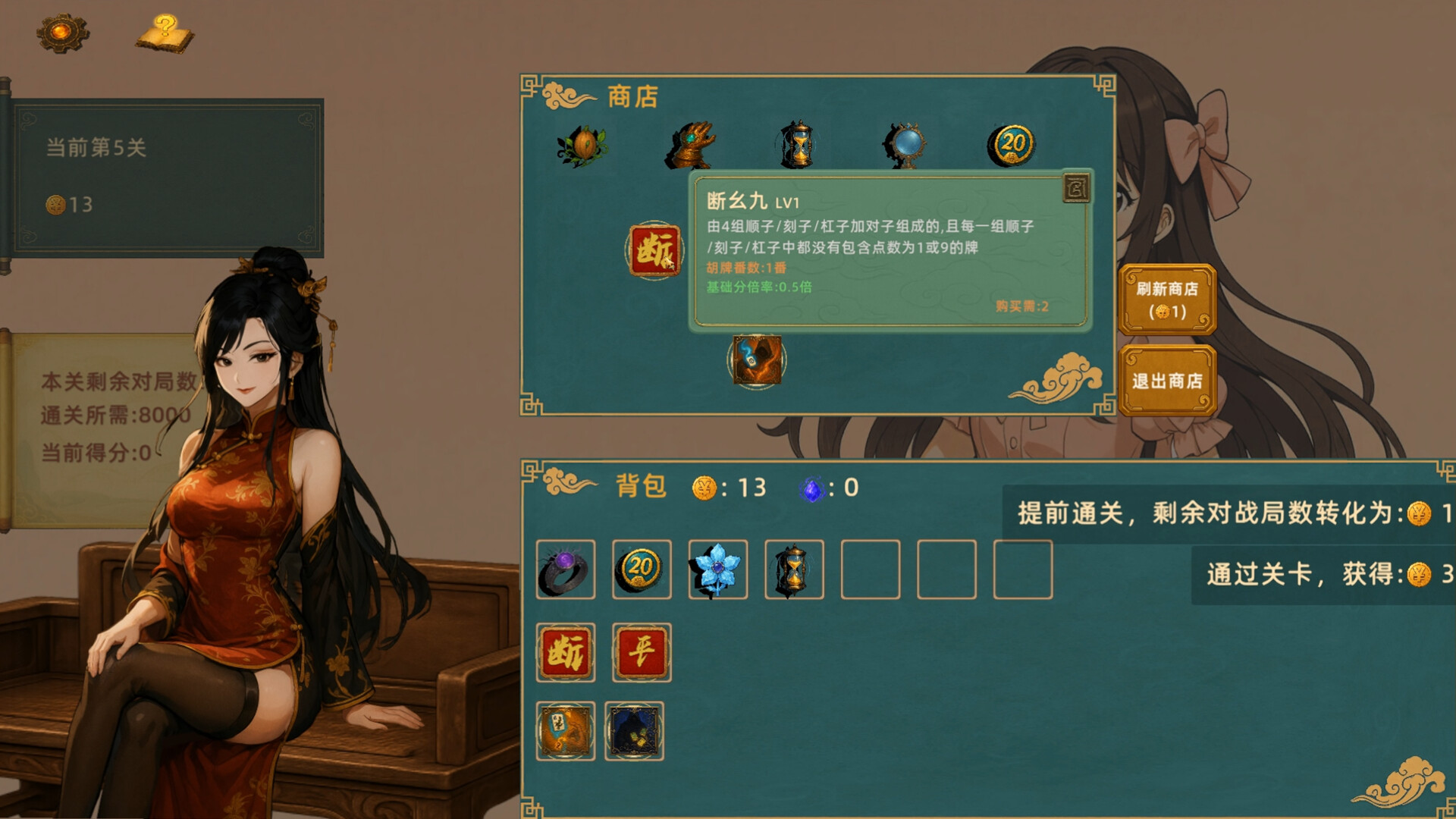This screenshot has height=819, width=1456.
Task: Select the hourglass in the backpack
Action: tap(795, 570)
